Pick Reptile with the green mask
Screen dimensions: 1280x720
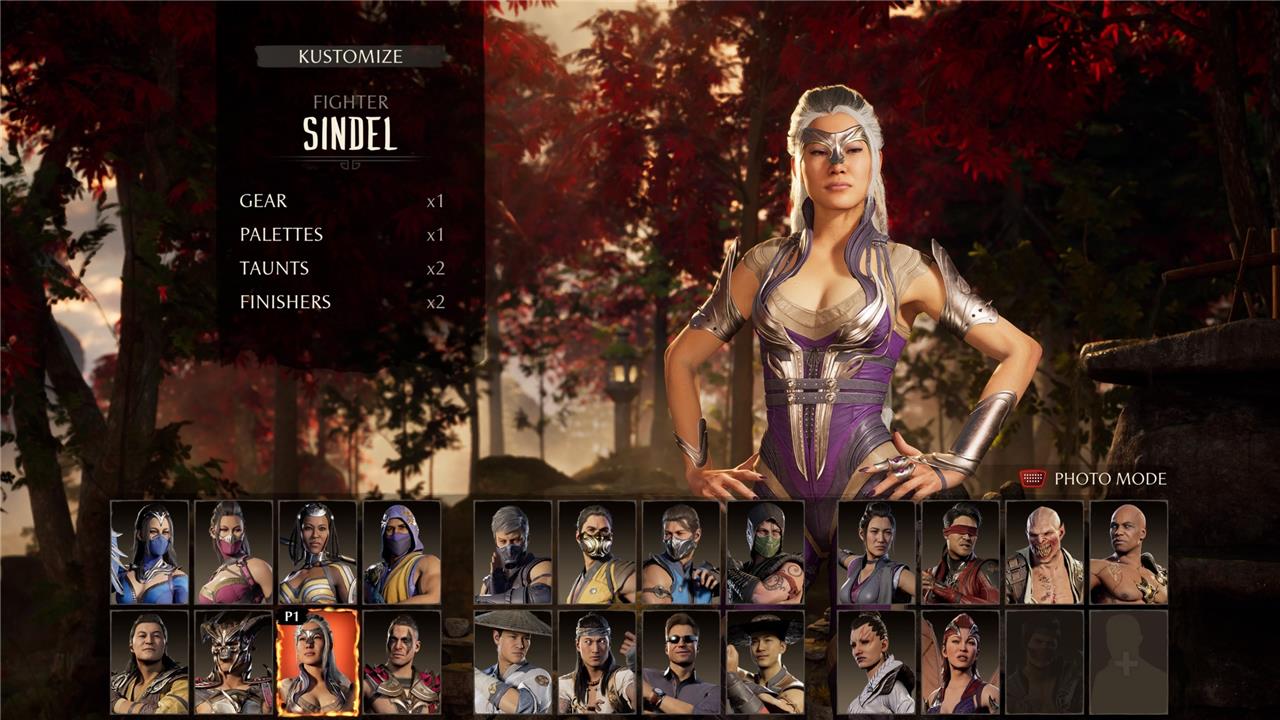[x=765, y=552]
